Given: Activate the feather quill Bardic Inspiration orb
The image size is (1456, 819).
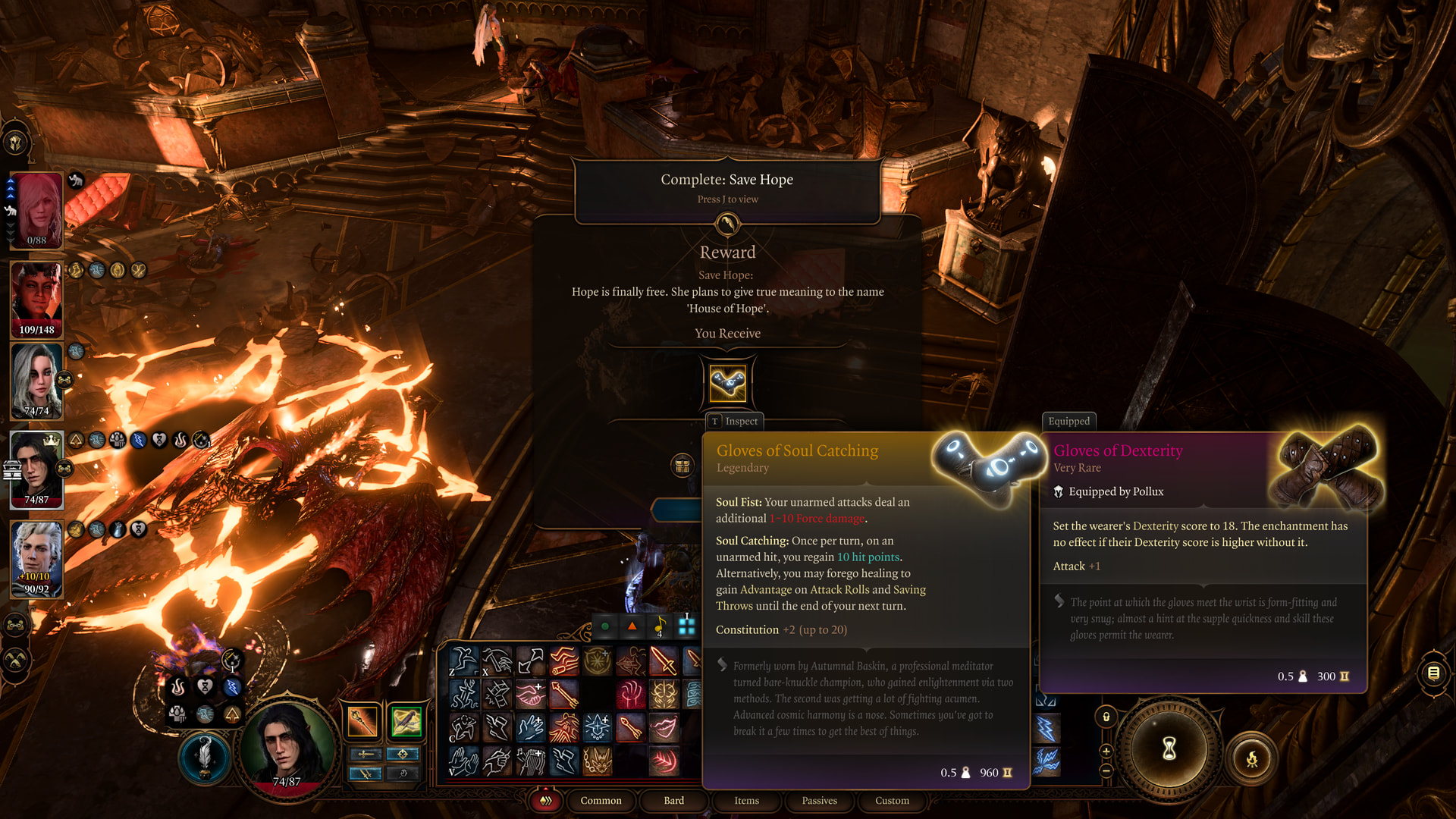Looking at the screenshot, I should pos(204,757).
